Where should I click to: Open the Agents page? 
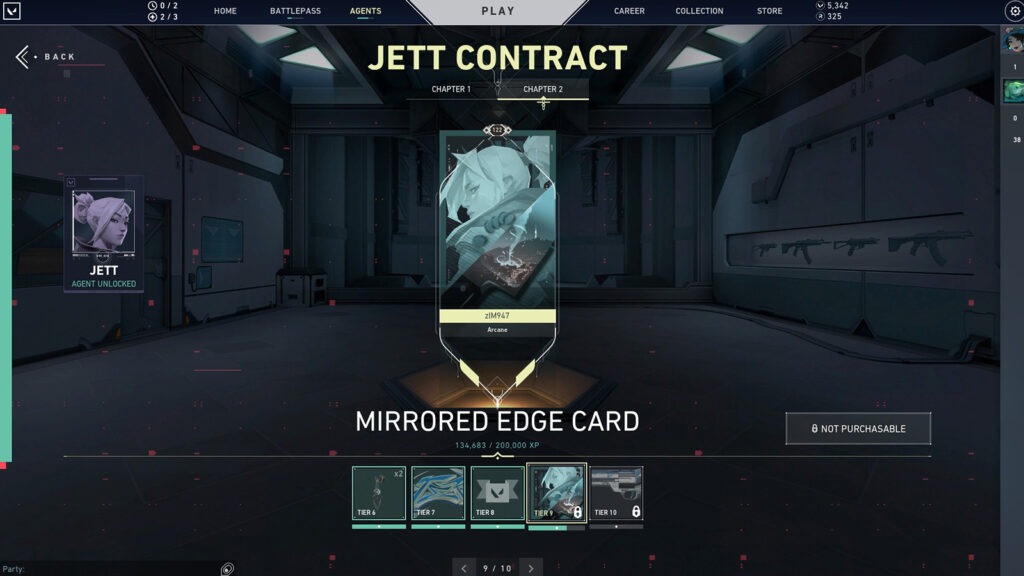tap(365, 11)
